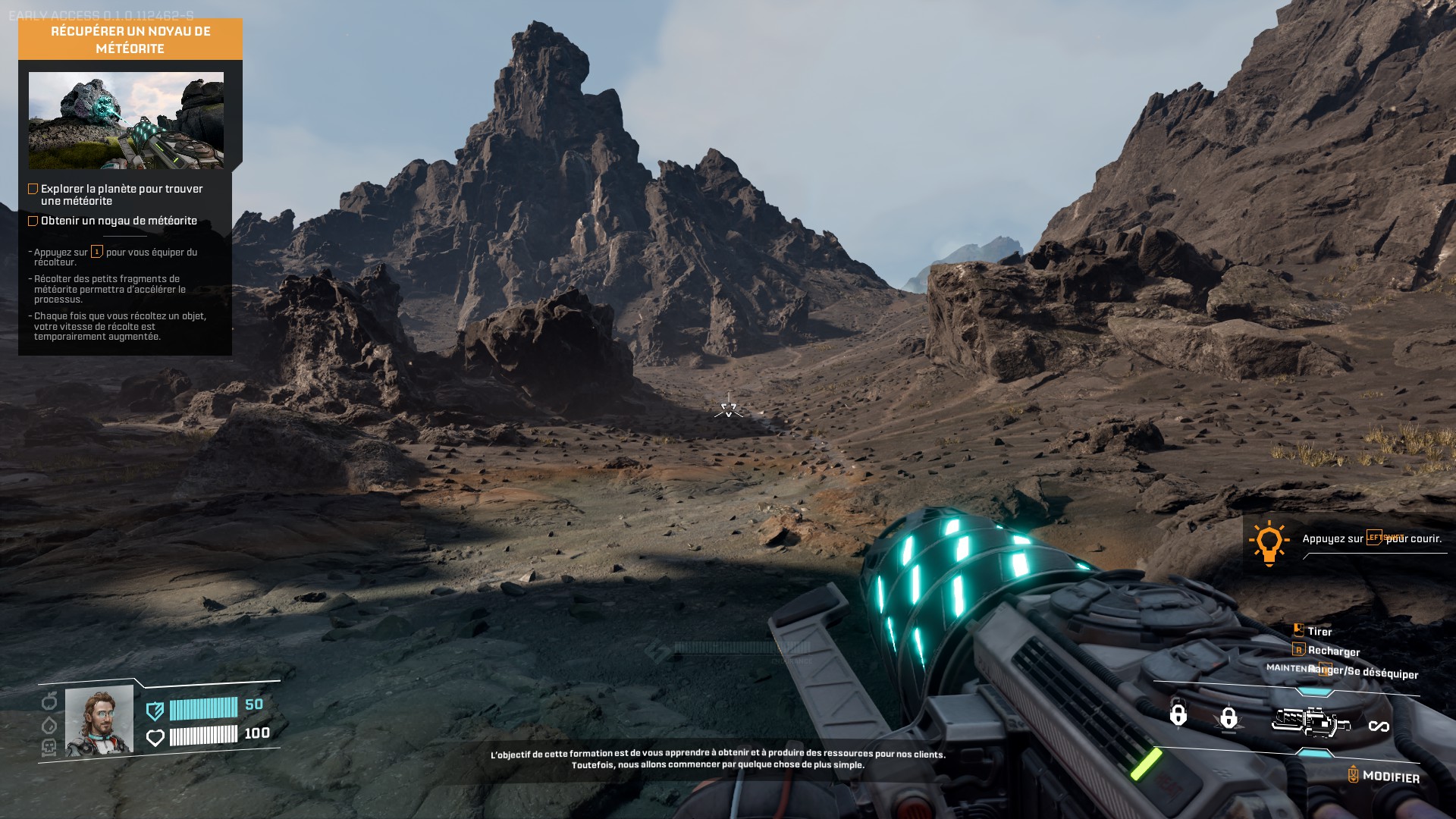Image resolution: width=1456 pixels, height=819 pixels.
Task: Click the white heart health icon
Action: [x=155, y=737]
